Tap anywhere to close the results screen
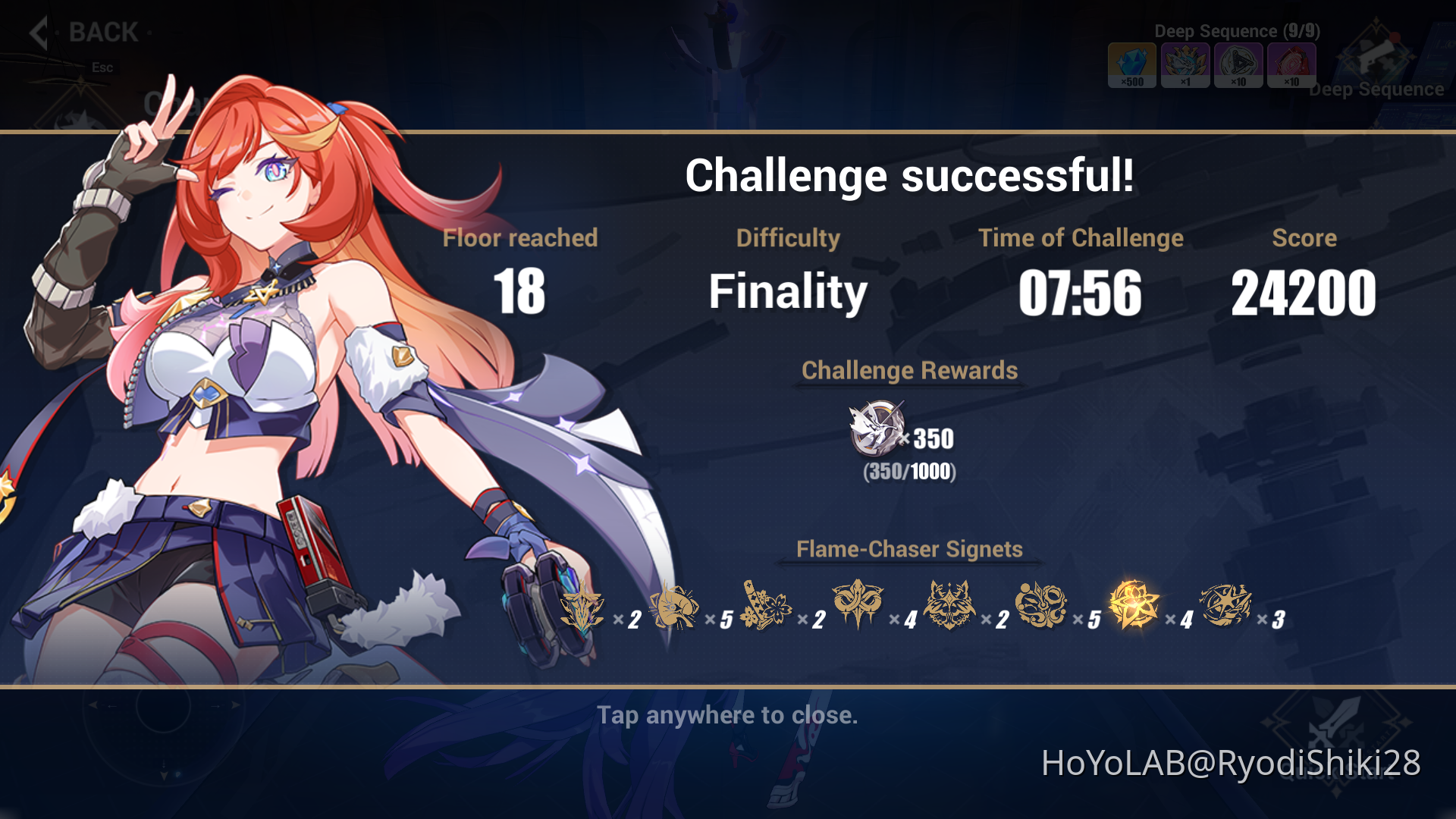The image size is (1456, 819). tap(728, 714)
